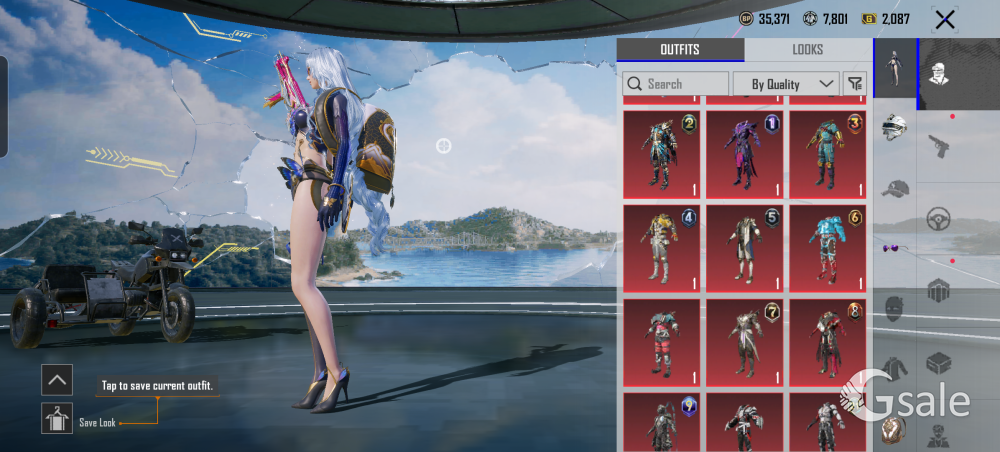Open the helmet category
The height and width of the screenshot is (452, 1000).
(x=894, y=128)
